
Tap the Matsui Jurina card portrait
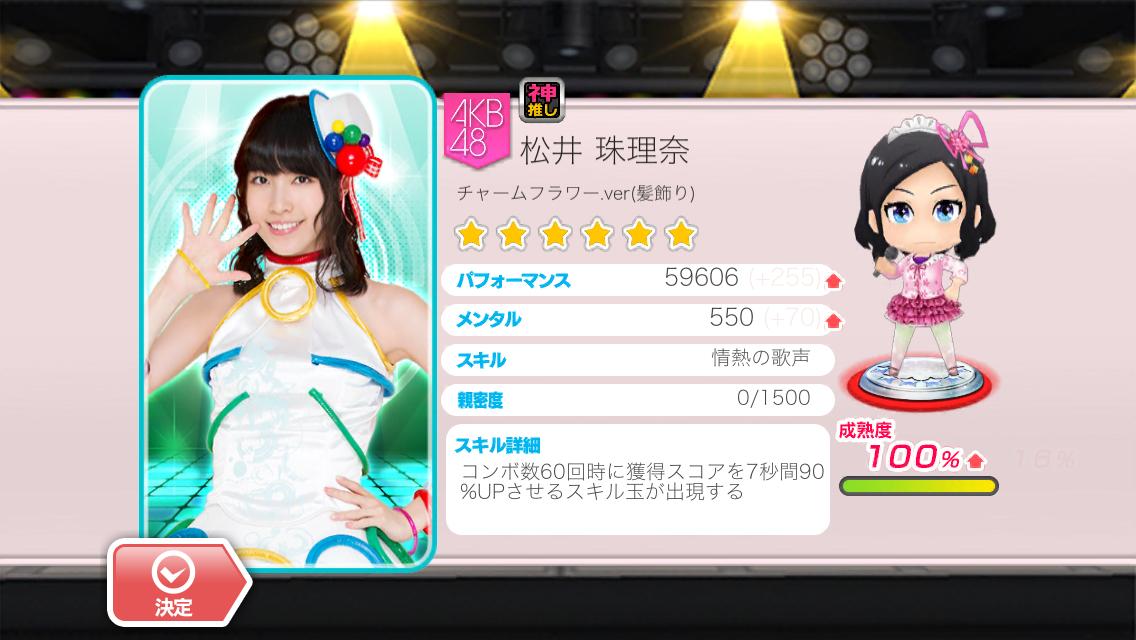pyautogui.click(x=288, y=320)
